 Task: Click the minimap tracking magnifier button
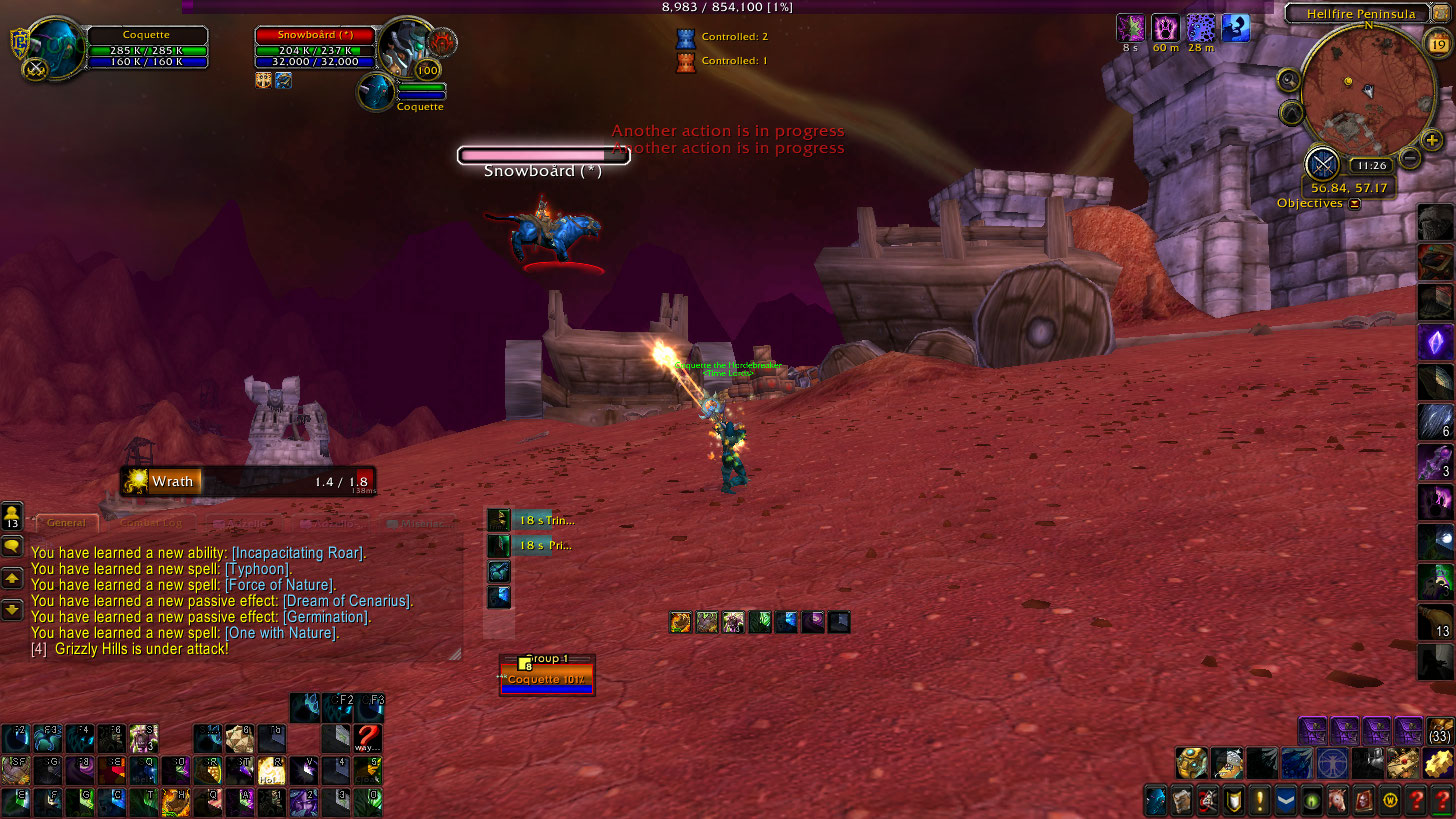click(x=1289, y=80)
